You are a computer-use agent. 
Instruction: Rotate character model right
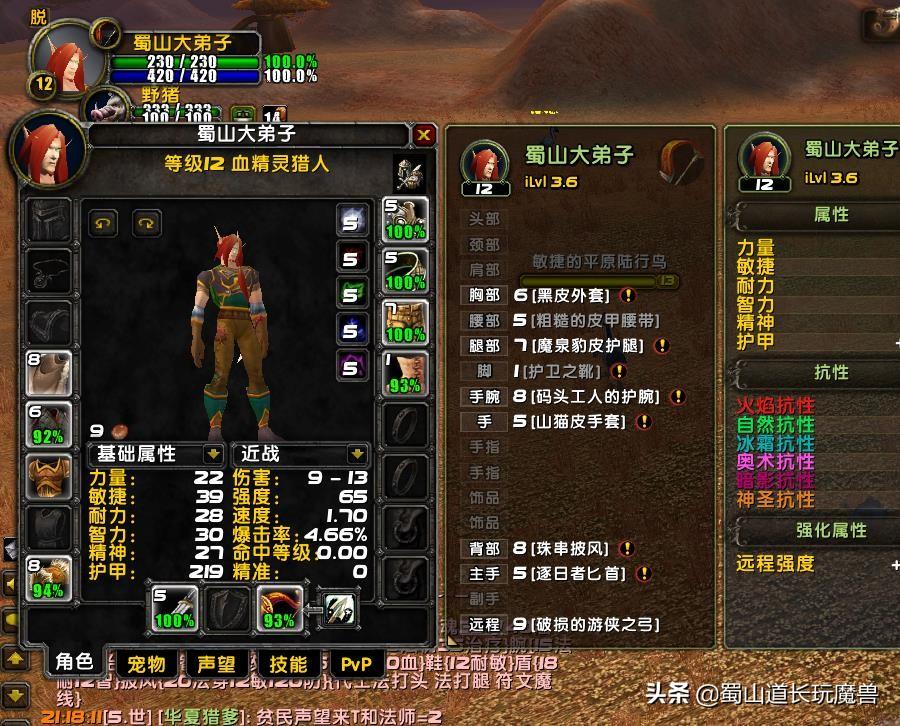point(147,223)
